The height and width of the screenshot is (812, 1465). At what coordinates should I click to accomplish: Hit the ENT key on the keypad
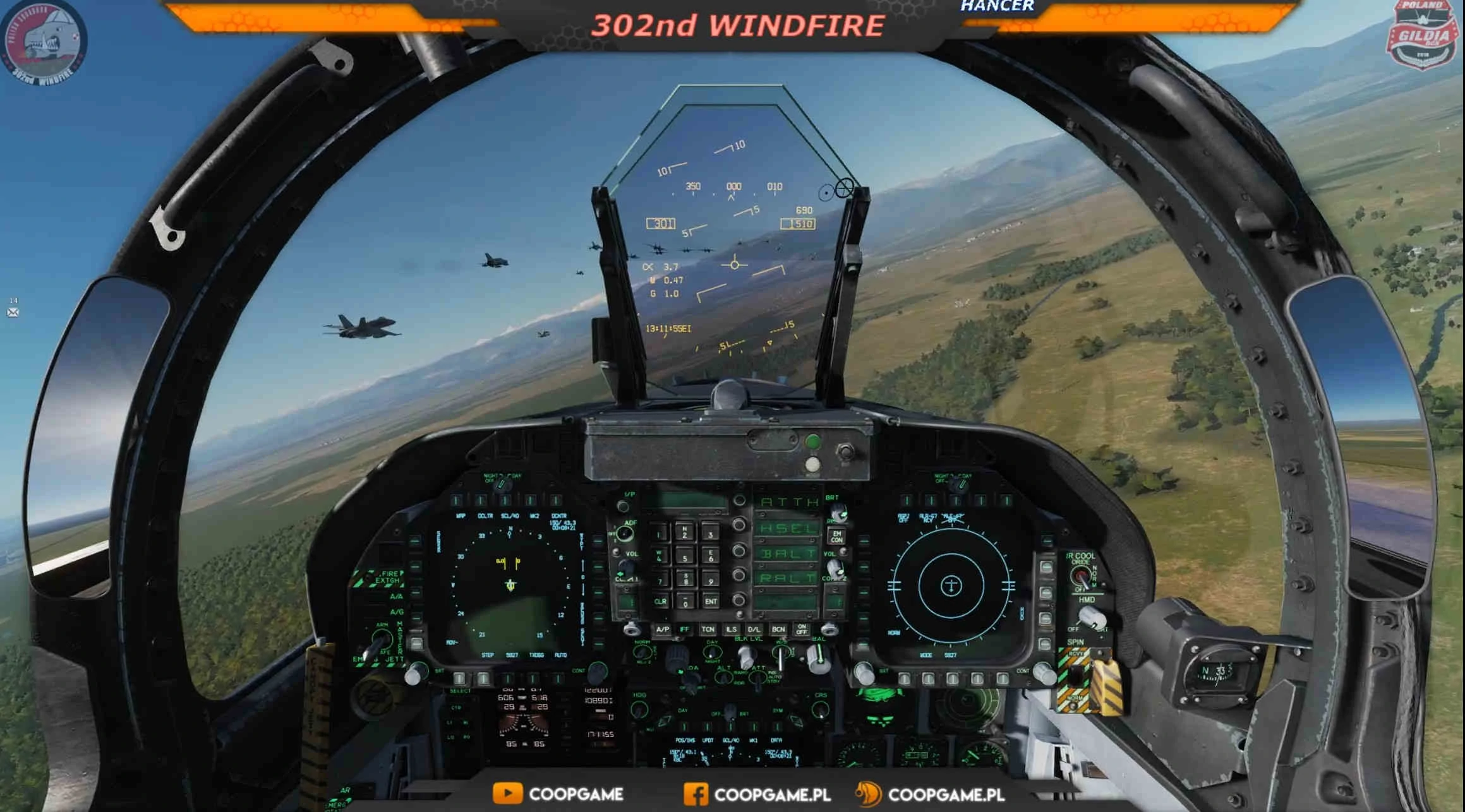[711, 601]
